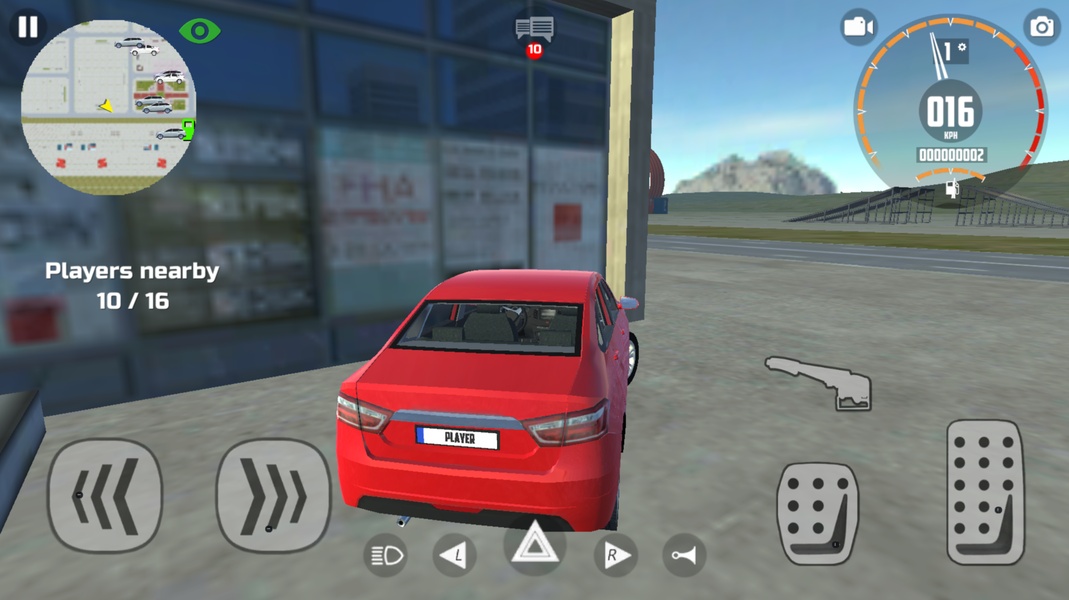
Task: Open the chat messages icon
Action: pos(534,29)
